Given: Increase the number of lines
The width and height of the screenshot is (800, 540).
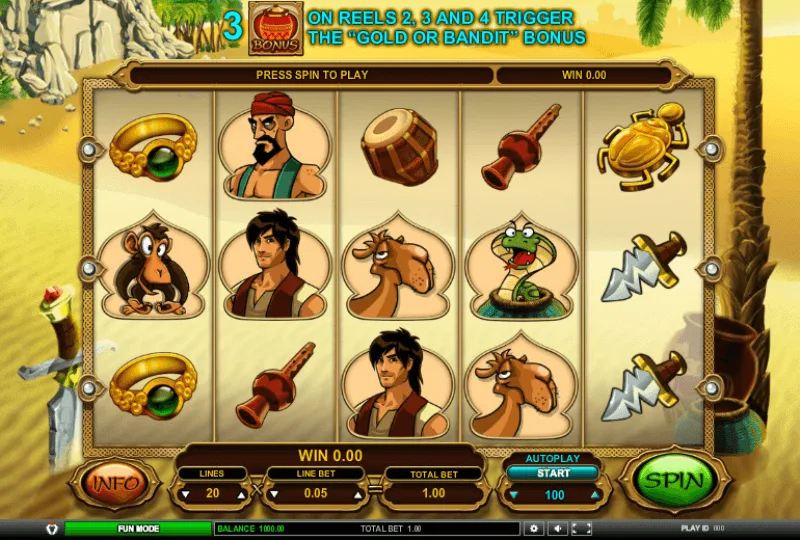Looking at the screenshot, I should pyautogui.click(x=240, y=494).
